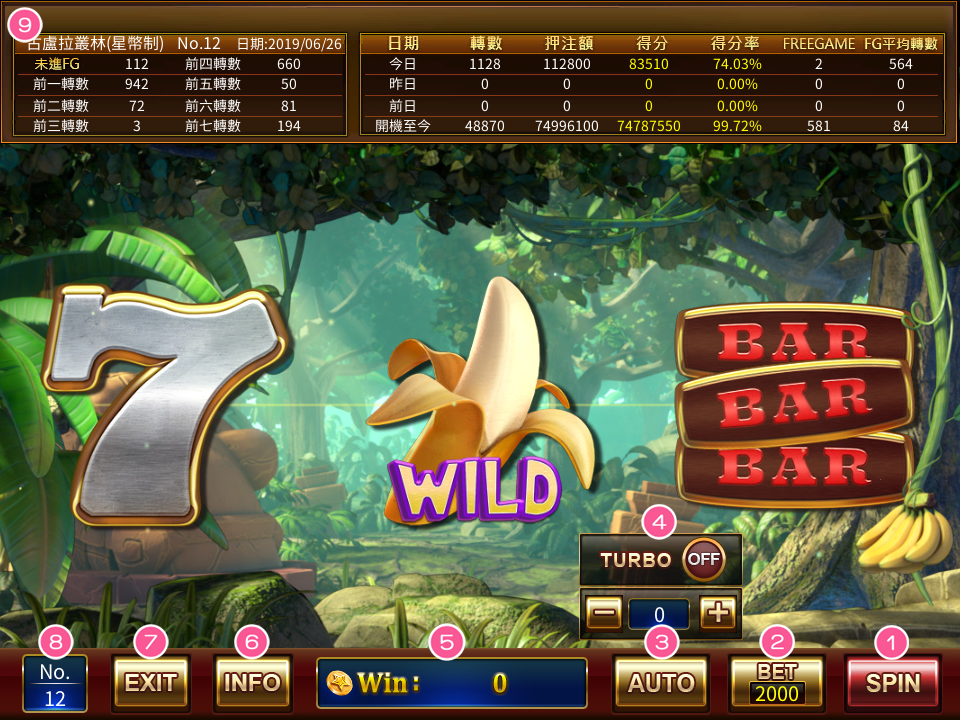Decrease auto spin count with minus button
The height and width of the screenshot is (720, 960).
click(604, 613)
